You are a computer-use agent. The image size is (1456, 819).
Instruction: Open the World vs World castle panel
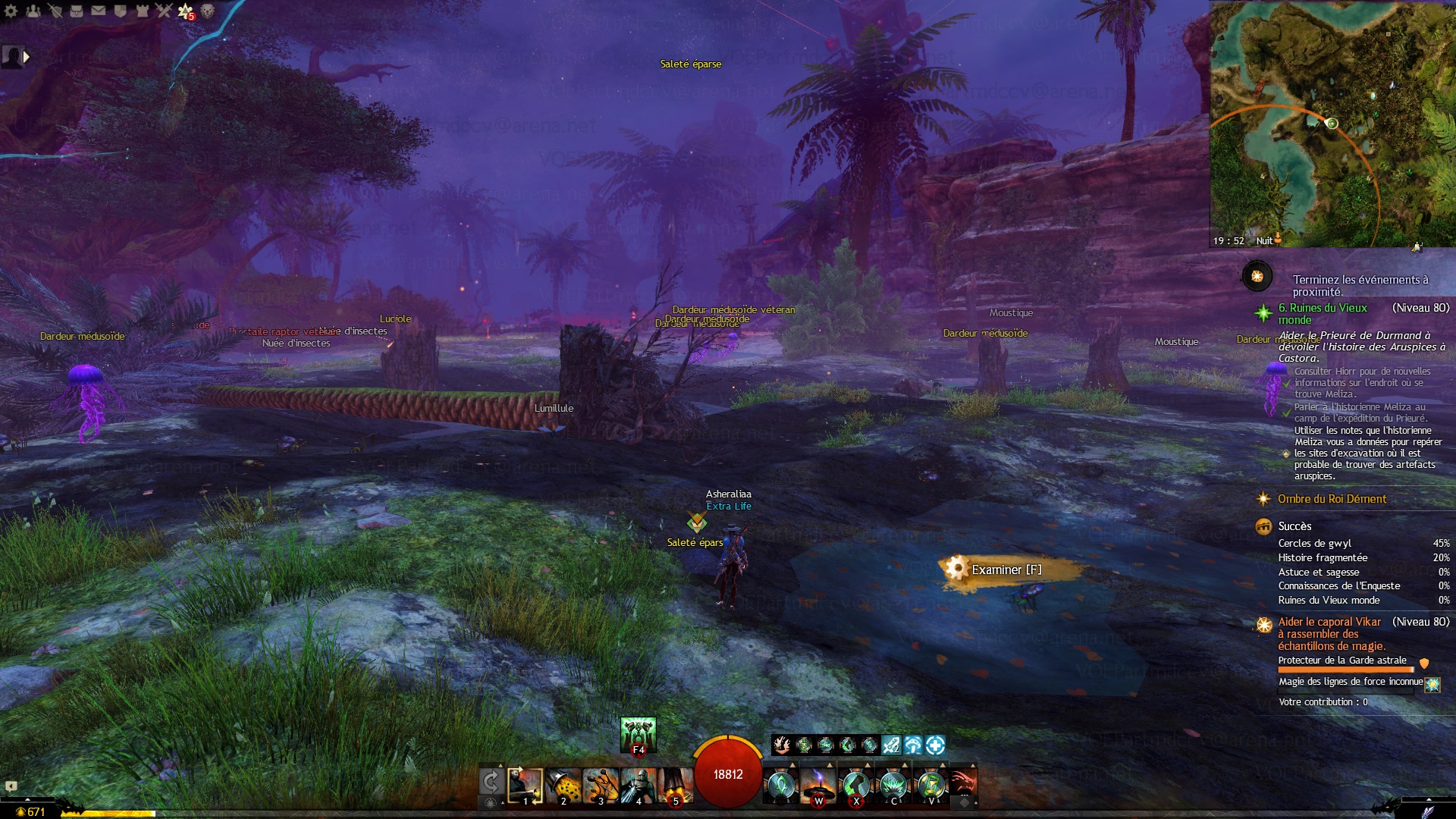pyautogui.click(x=143, y=11)
